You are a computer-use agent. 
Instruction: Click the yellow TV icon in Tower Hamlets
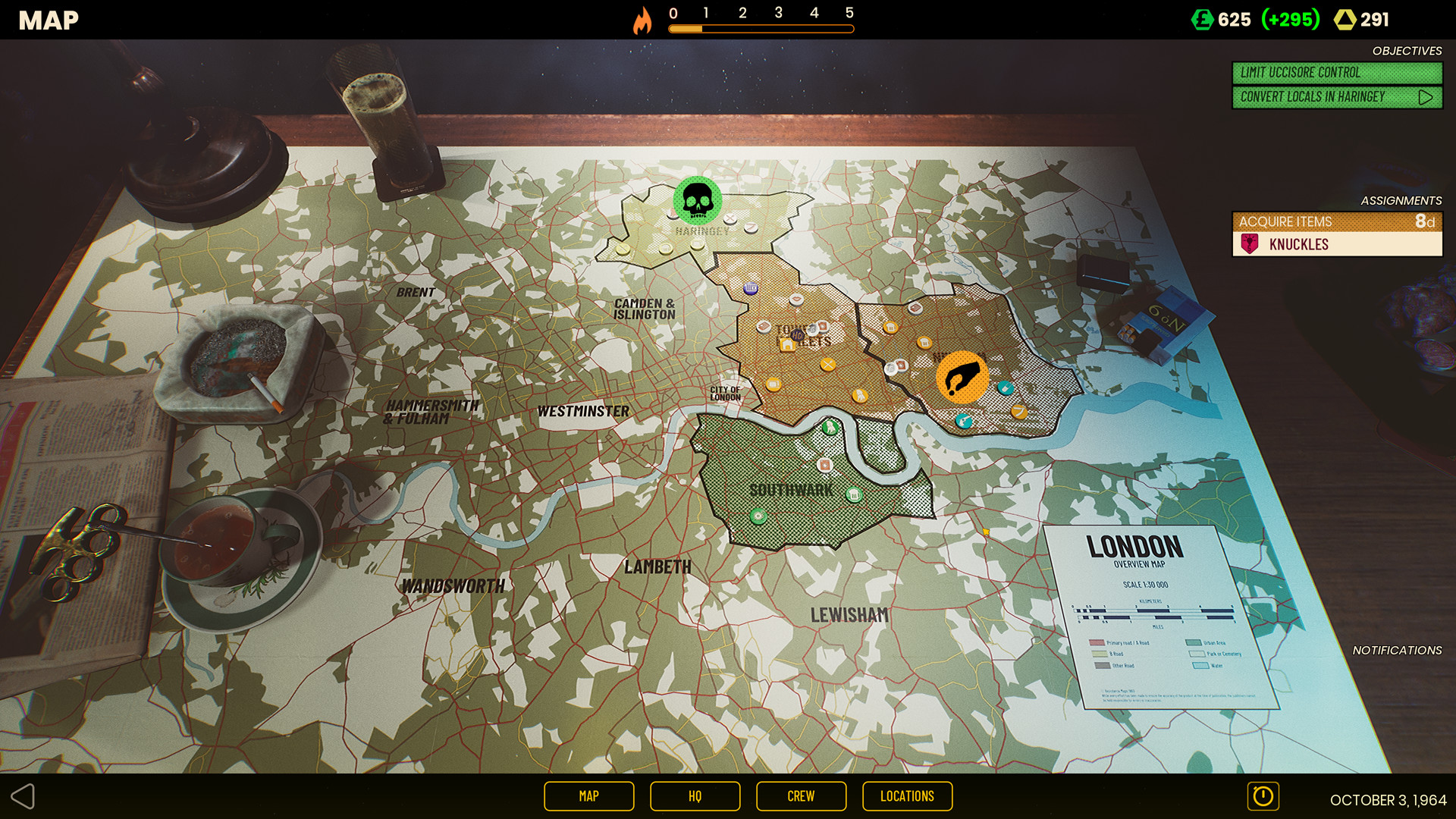tap(773, 384)
